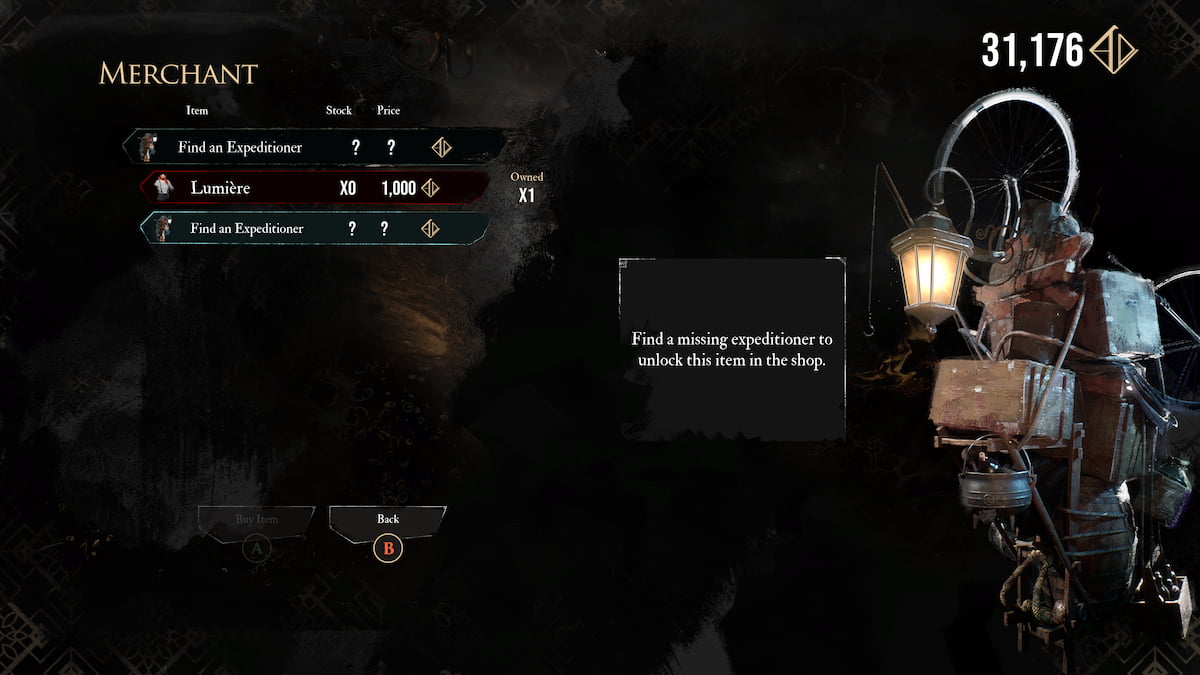Click the Buy Item button
The width and height of the screenshot is (1200, 675).
256,520
